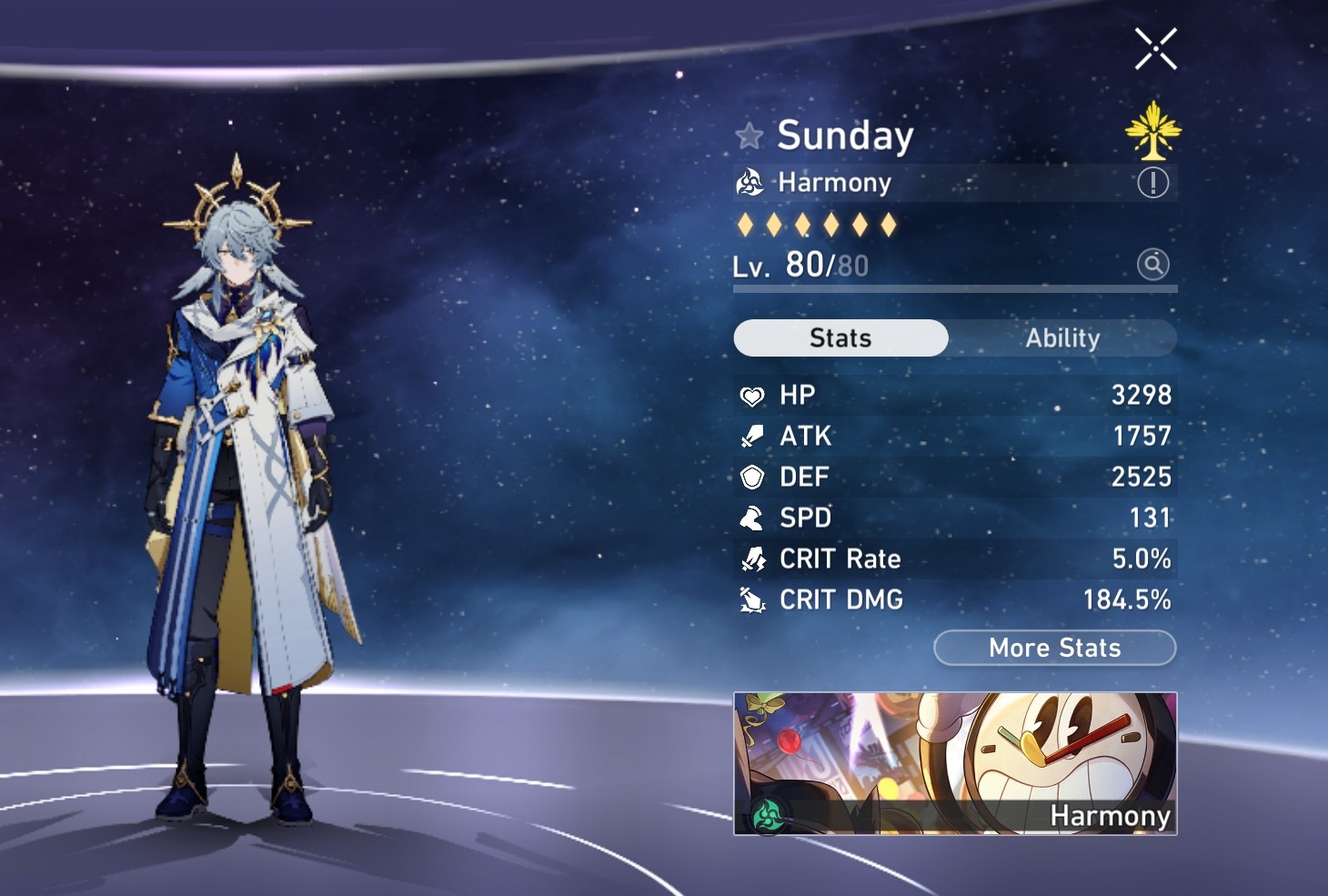The height and width of the screenshot is (896, 1328).
Task: Toggle the favorite star next to Sunday
Action: tap(748, 135)
